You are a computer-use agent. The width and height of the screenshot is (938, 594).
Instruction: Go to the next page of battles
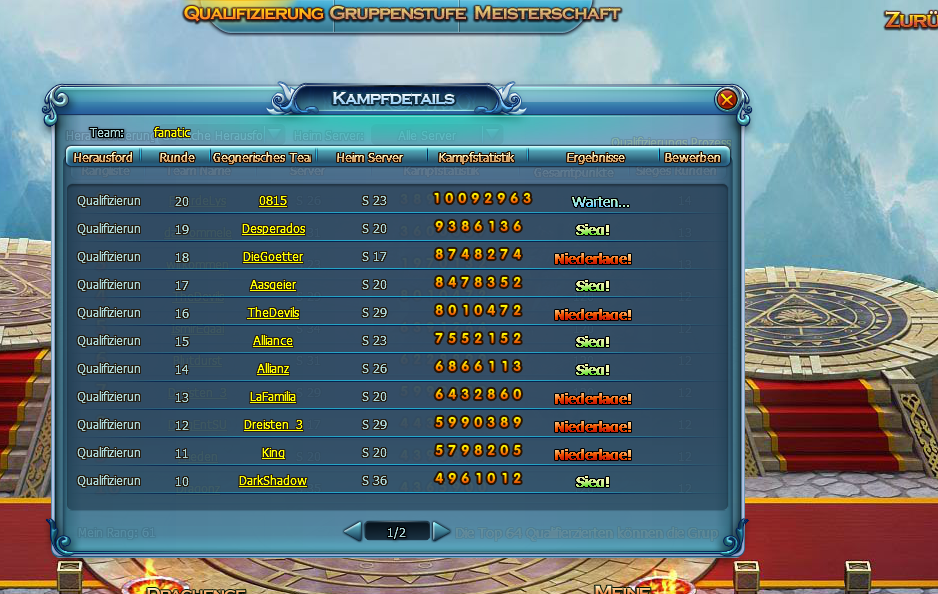[x=441, y=532]
